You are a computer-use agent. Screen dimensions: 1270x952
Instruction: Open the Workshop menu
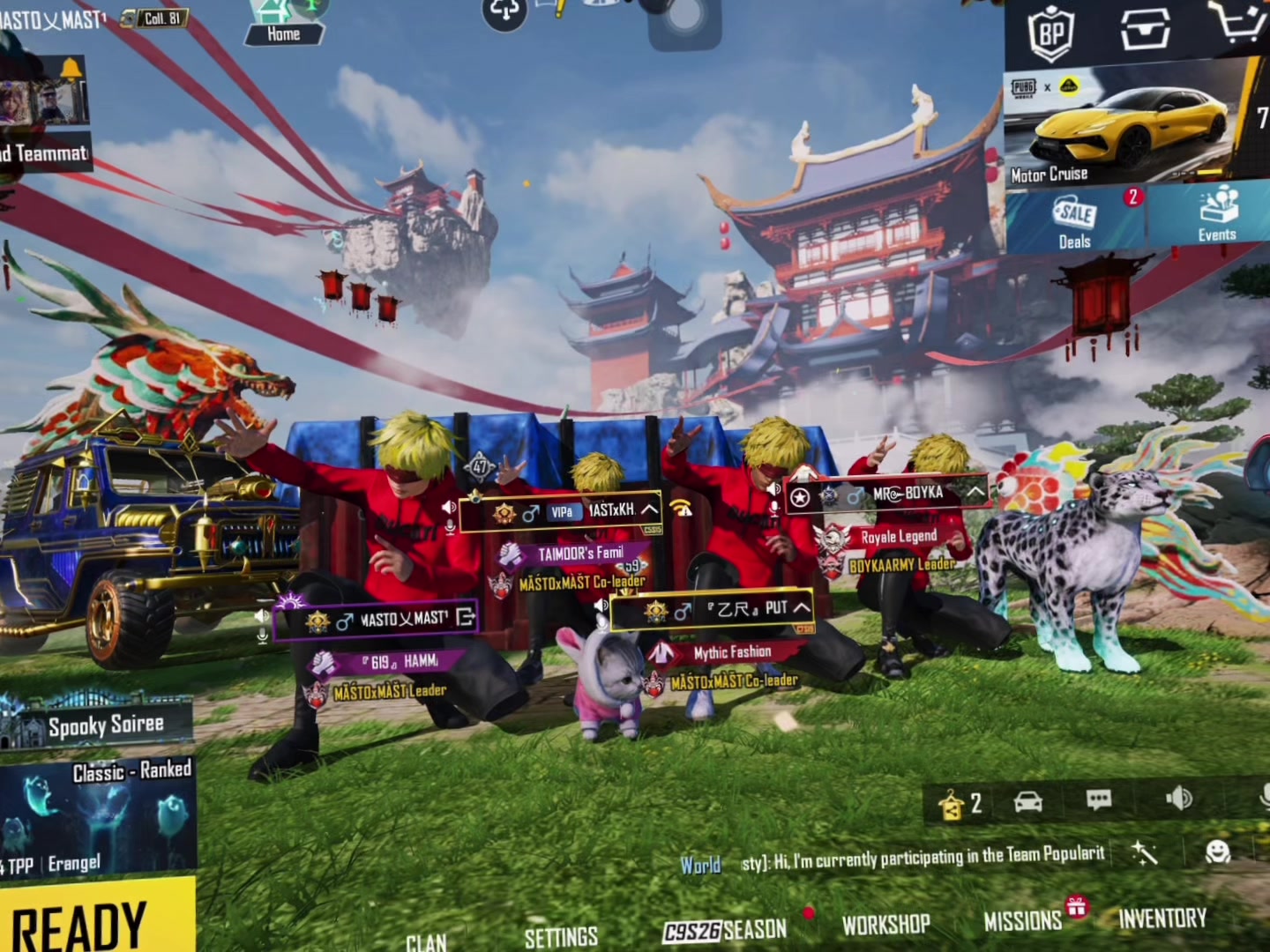(885, 924)
